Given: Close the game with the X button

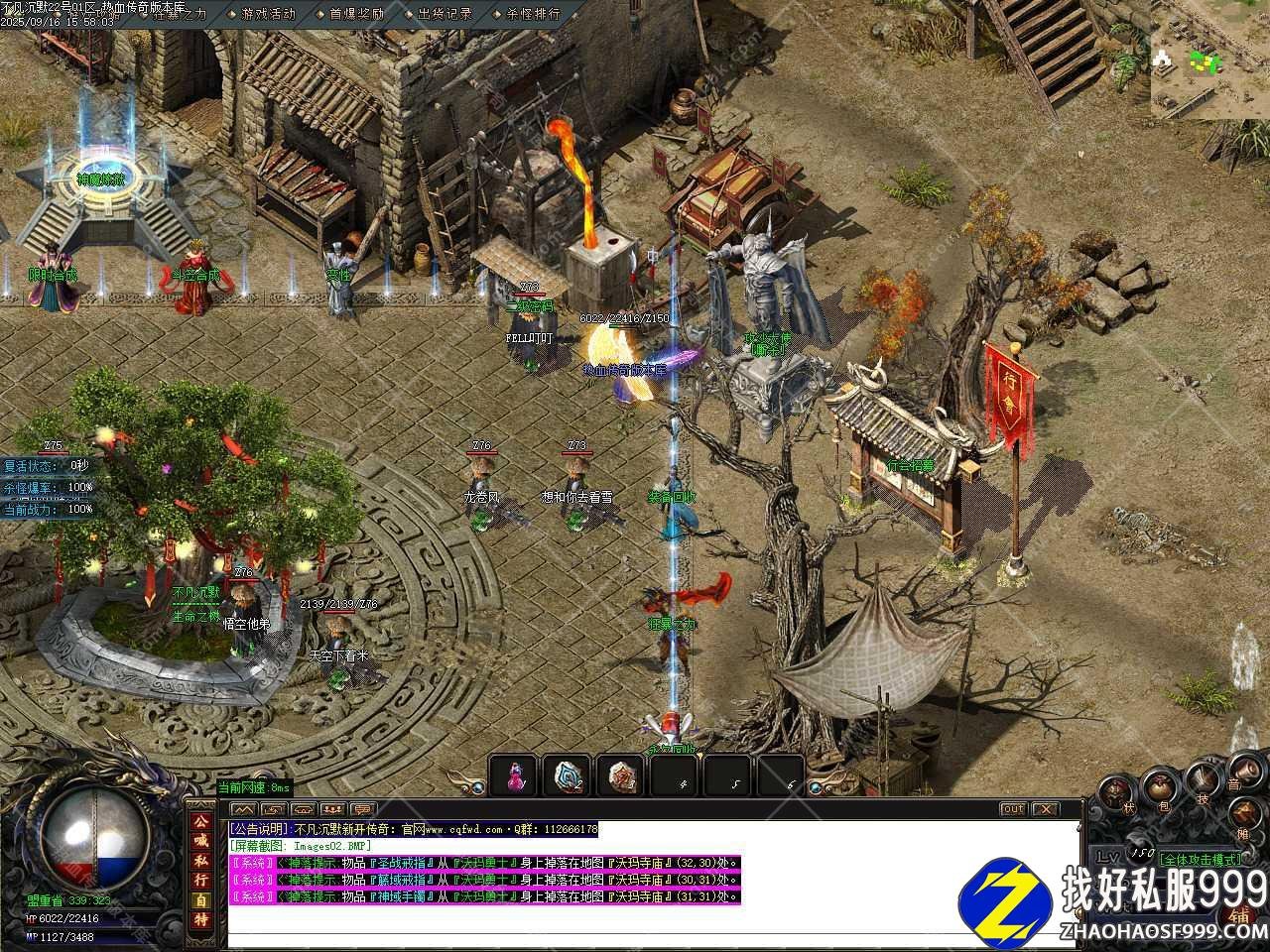Looking at the screenshot, I should coord(1045,809).
